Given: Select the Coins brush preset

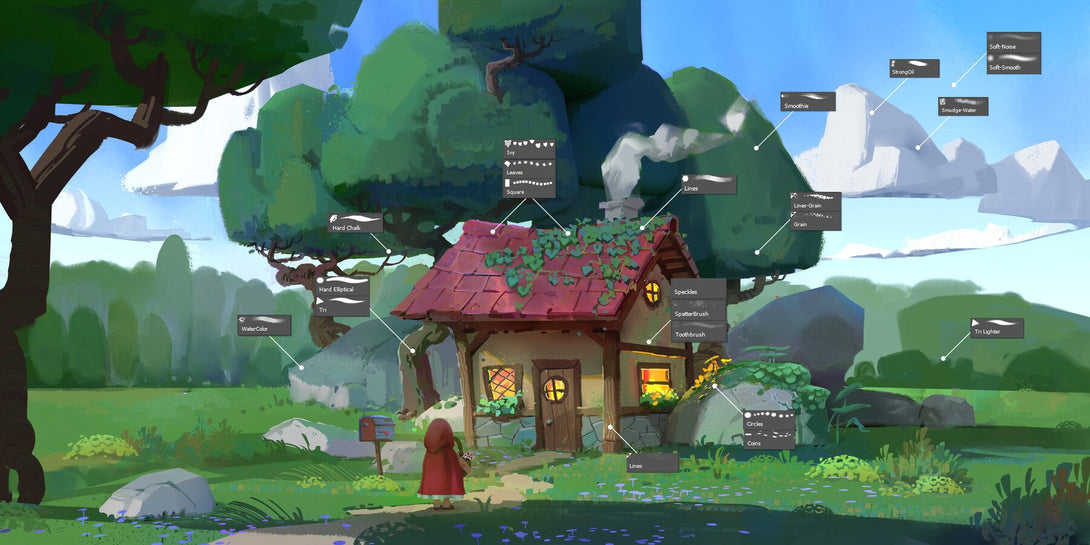Looking at the screenshot, I should coord(769,438).
